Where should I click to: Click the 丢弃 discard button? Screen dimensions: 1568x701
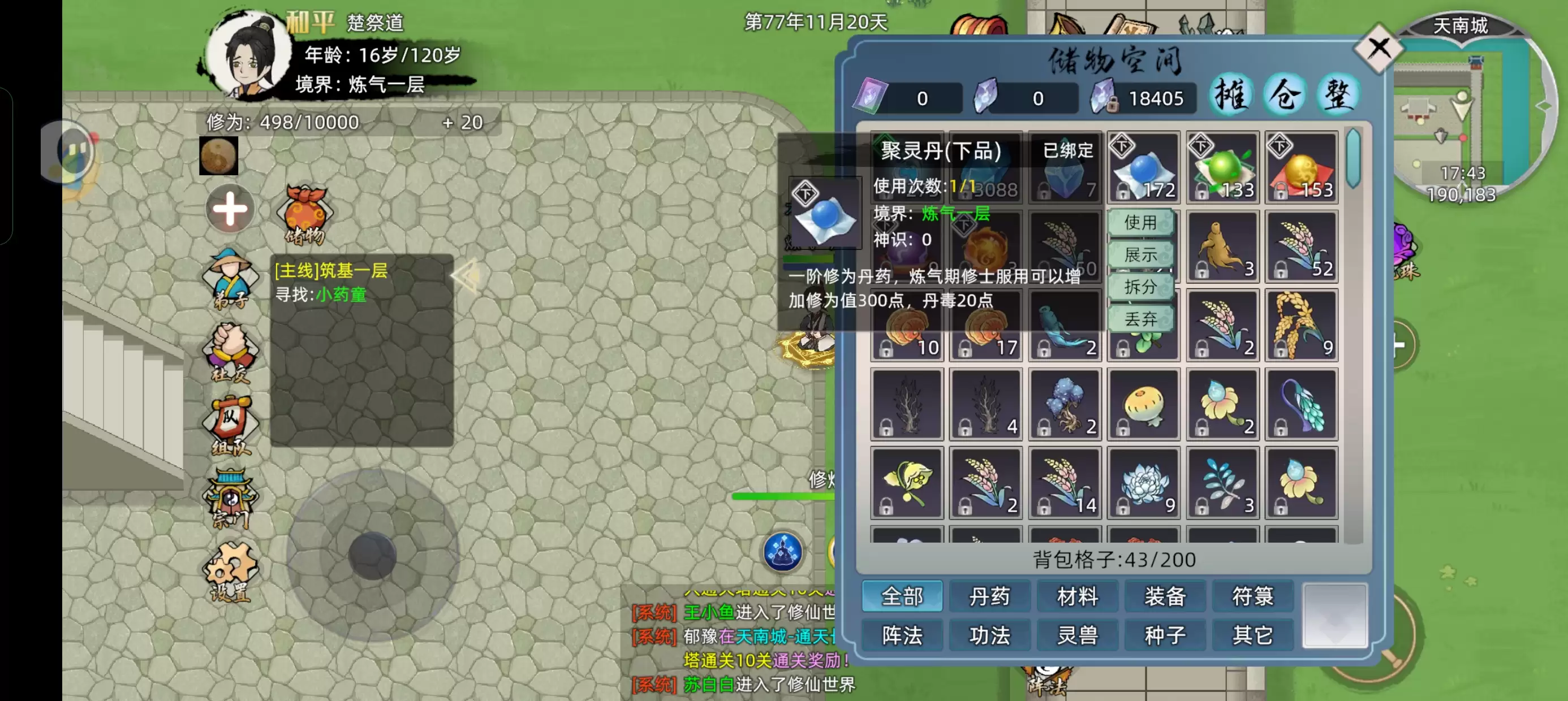[1142, 319]
